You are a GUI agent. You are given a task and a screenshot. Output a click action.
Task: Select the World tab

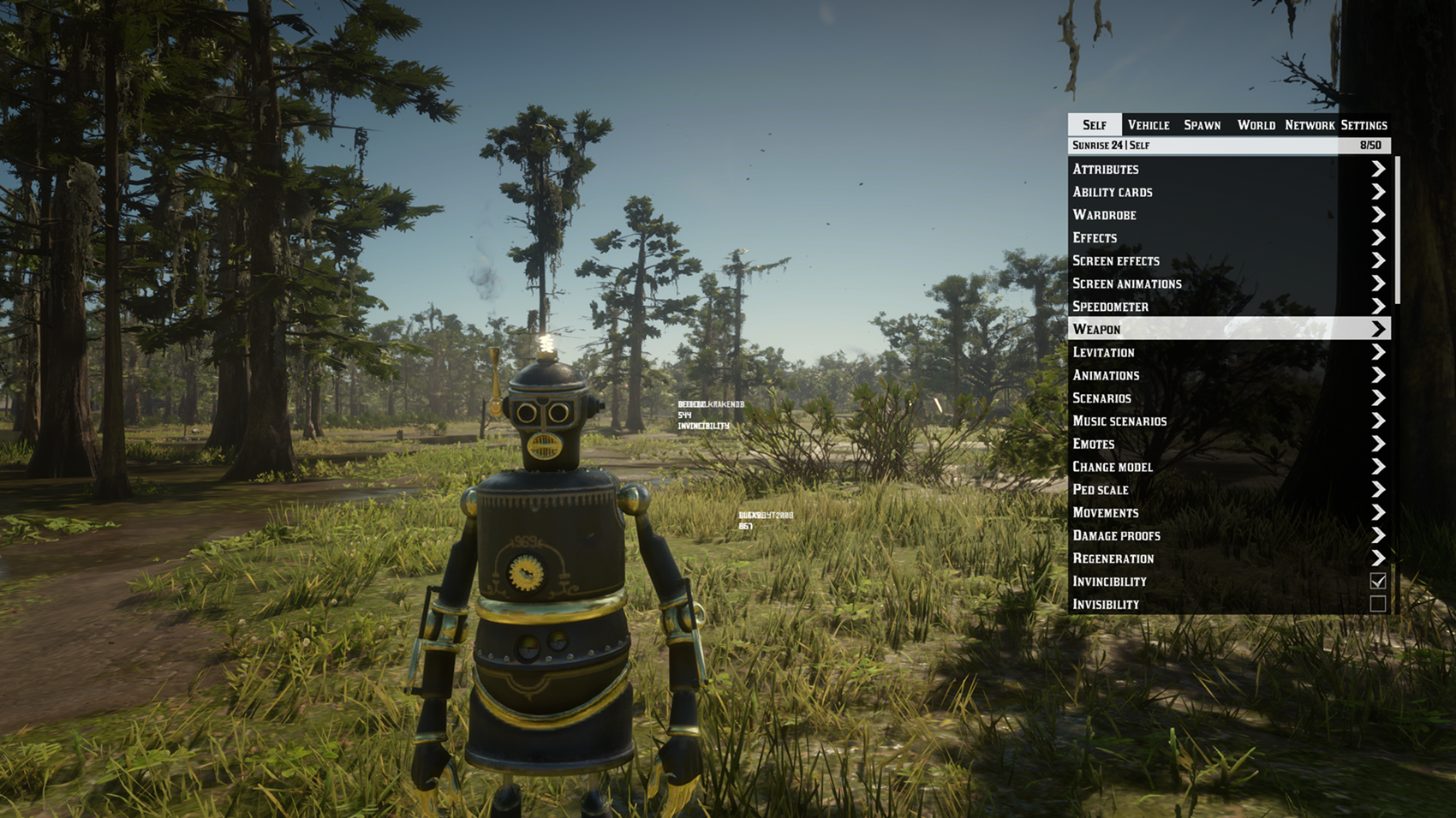[x=1256, y=125]
